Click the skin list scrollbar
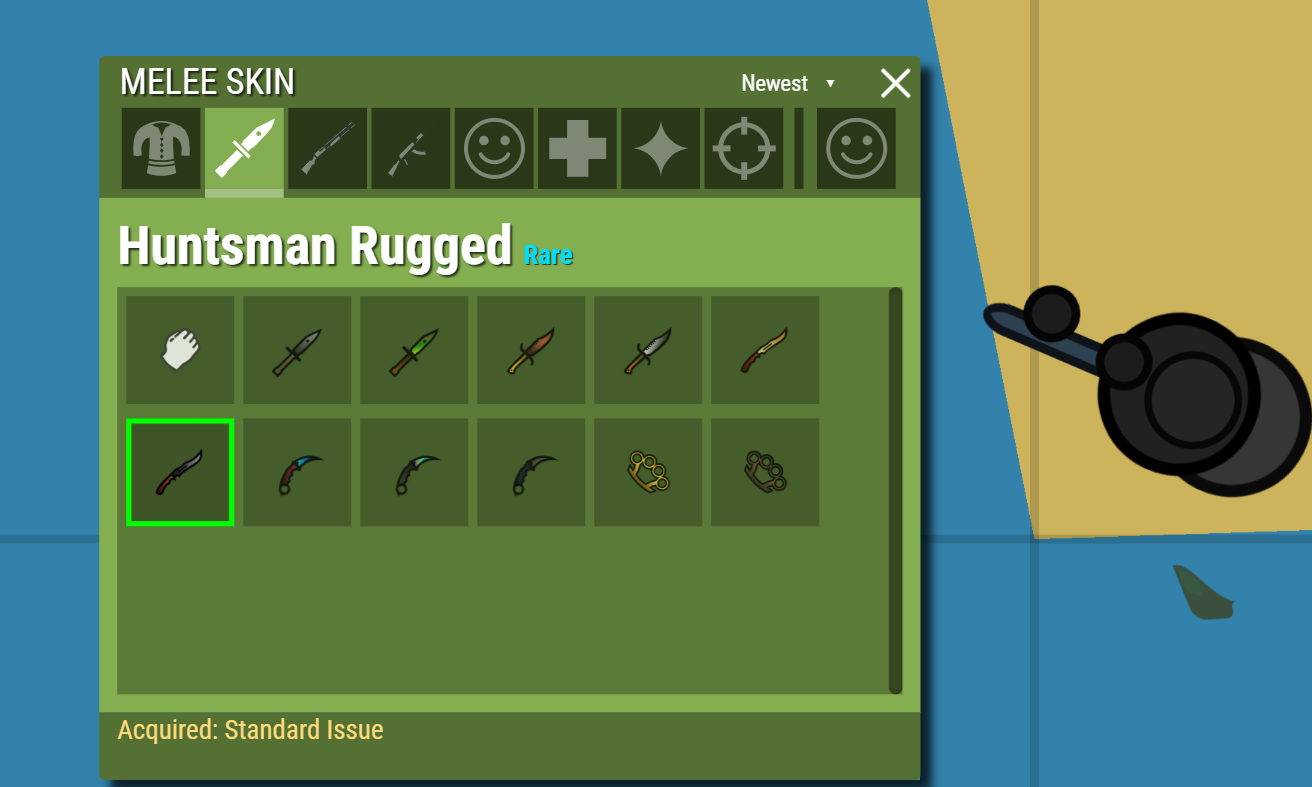The image size is (1312, 787). pos(893,490)
